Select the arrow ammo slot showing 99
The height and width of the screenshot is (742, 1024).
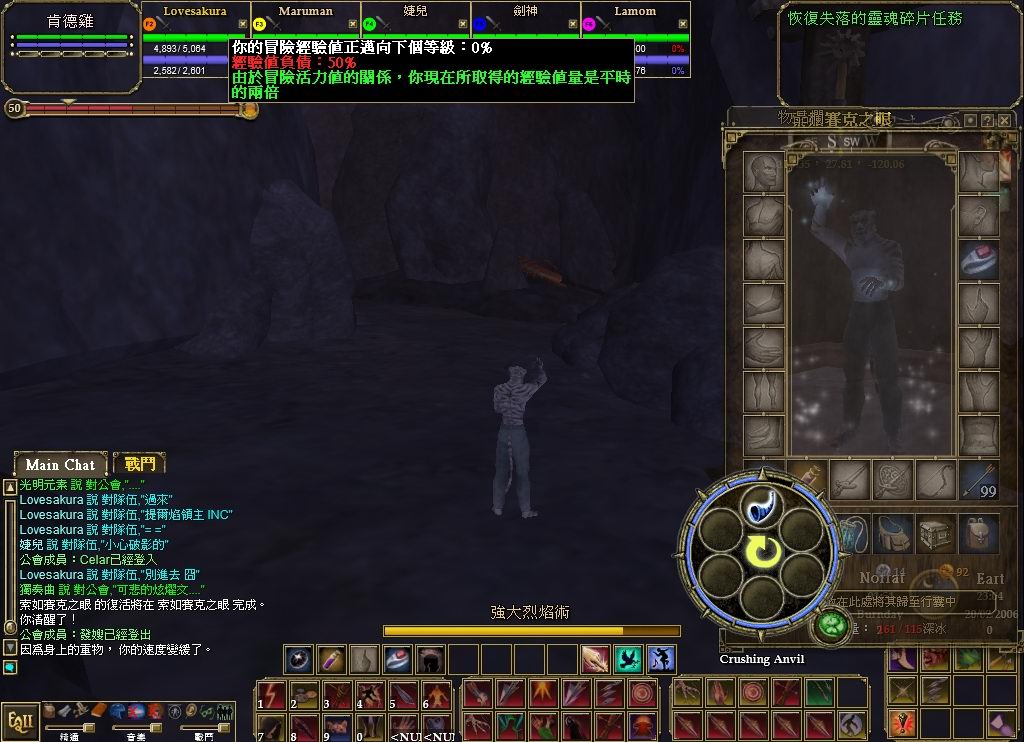[x=979, y=480]
